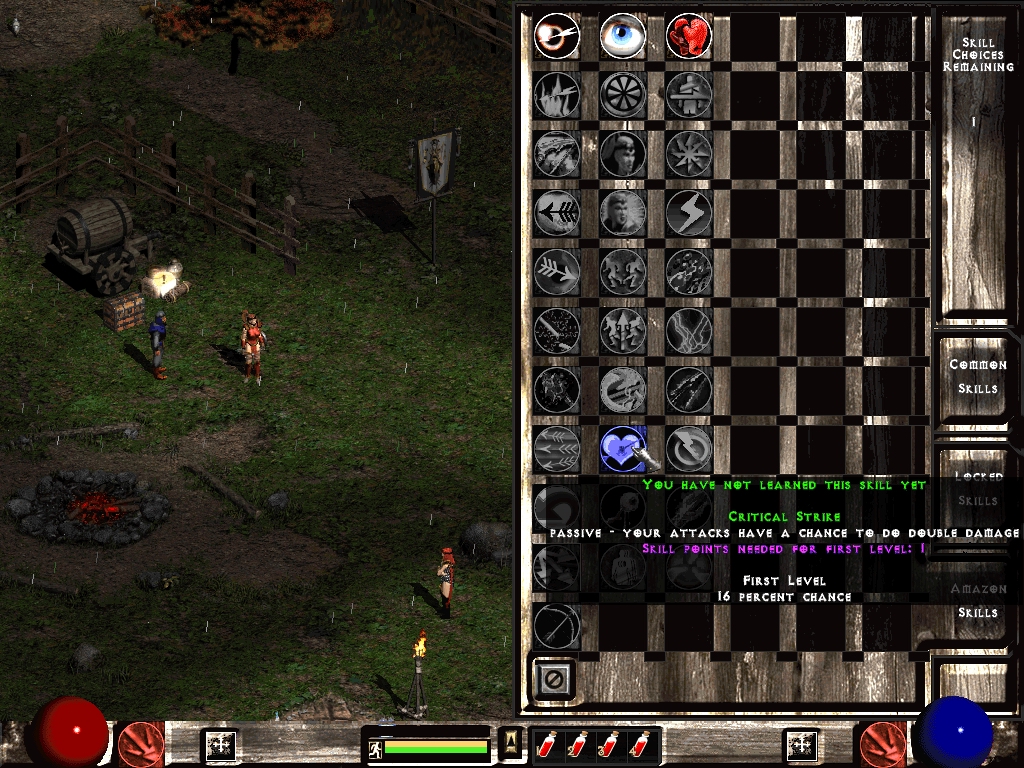Open the Common Skills tab

[x=977, y=377]
